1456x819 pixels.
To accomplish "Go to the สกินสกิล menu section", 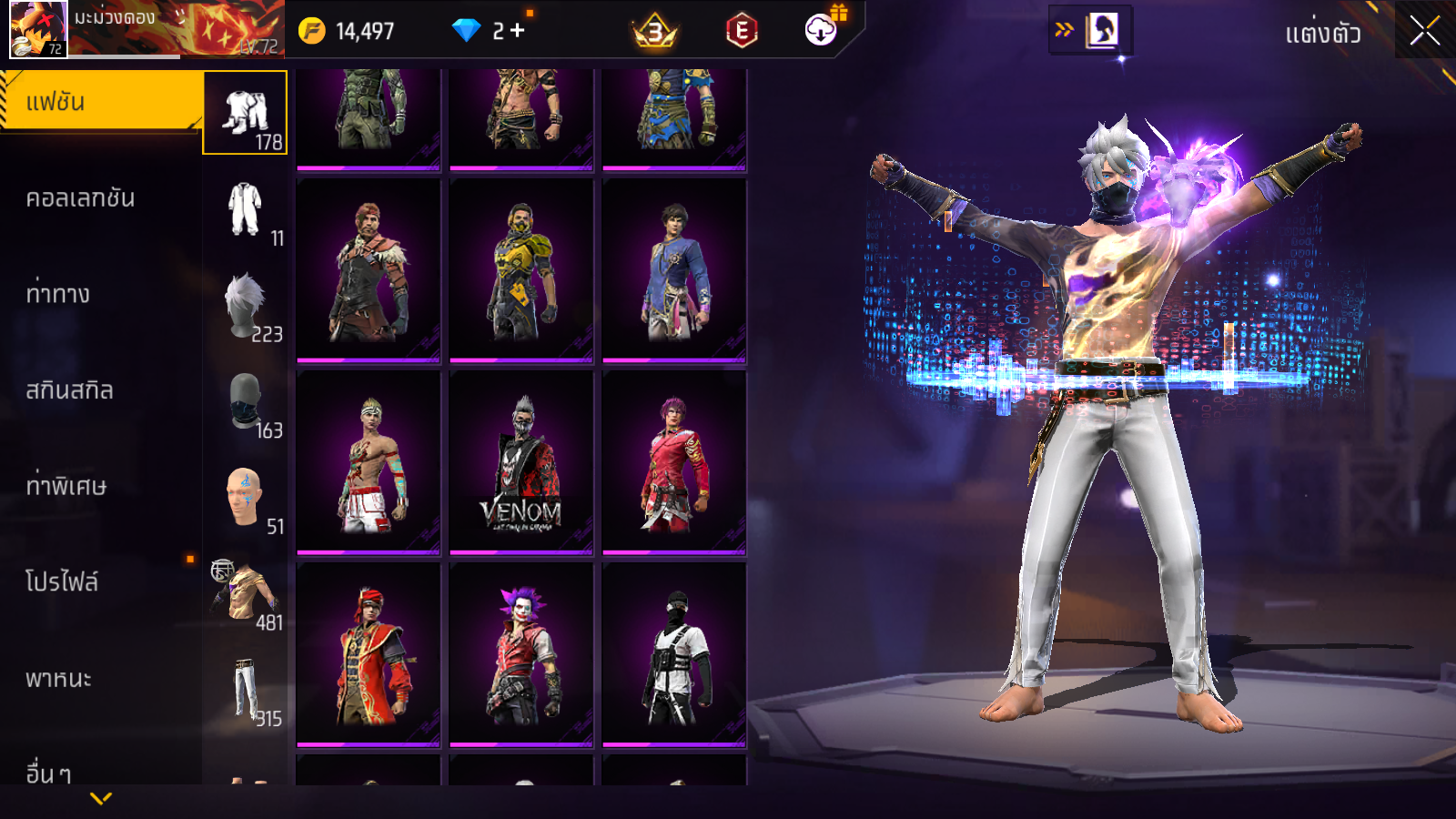I will (70, 390).
